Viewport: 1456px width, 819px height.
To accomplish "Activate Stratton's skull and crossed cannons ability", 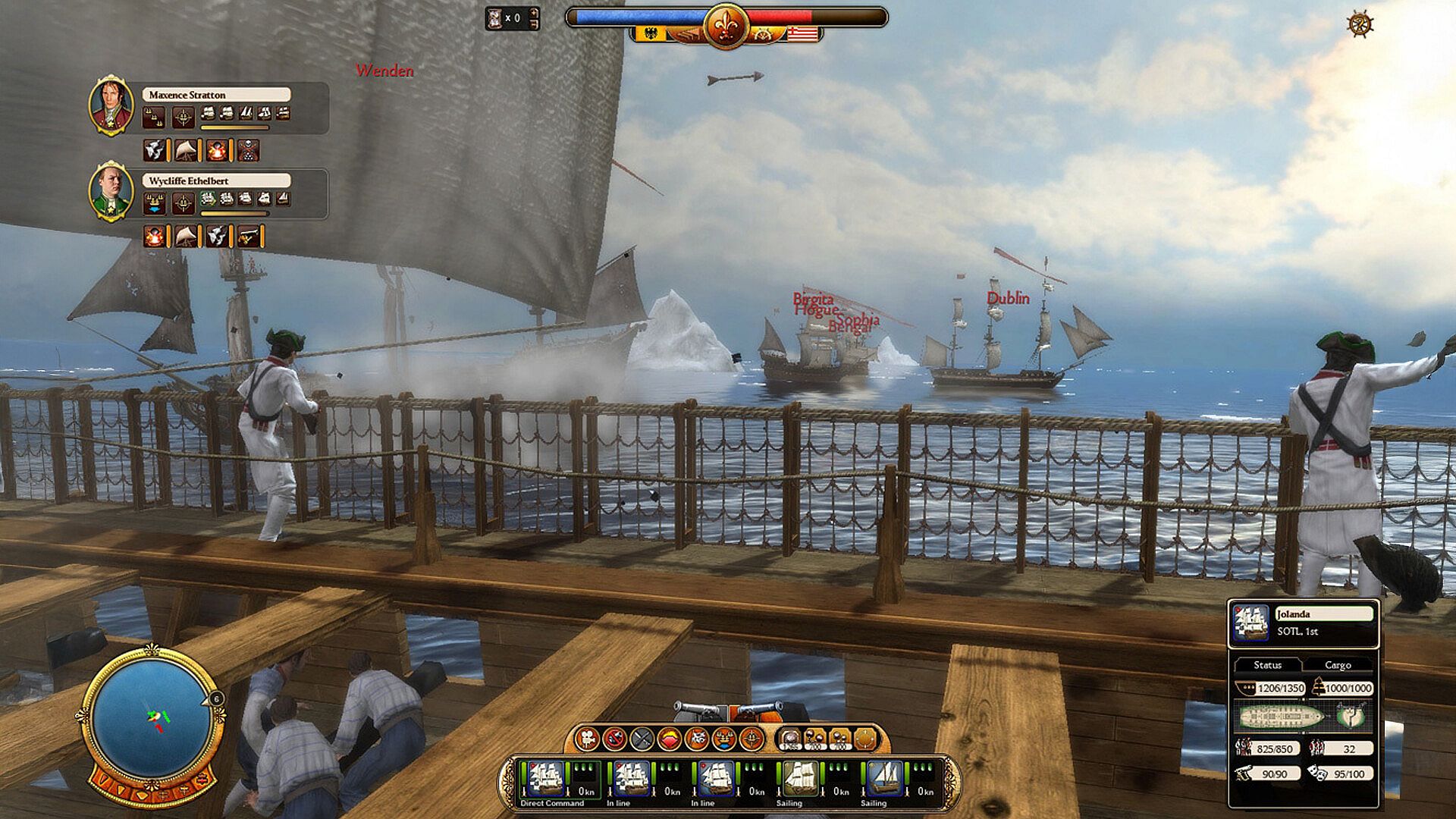I will [248, 151].
